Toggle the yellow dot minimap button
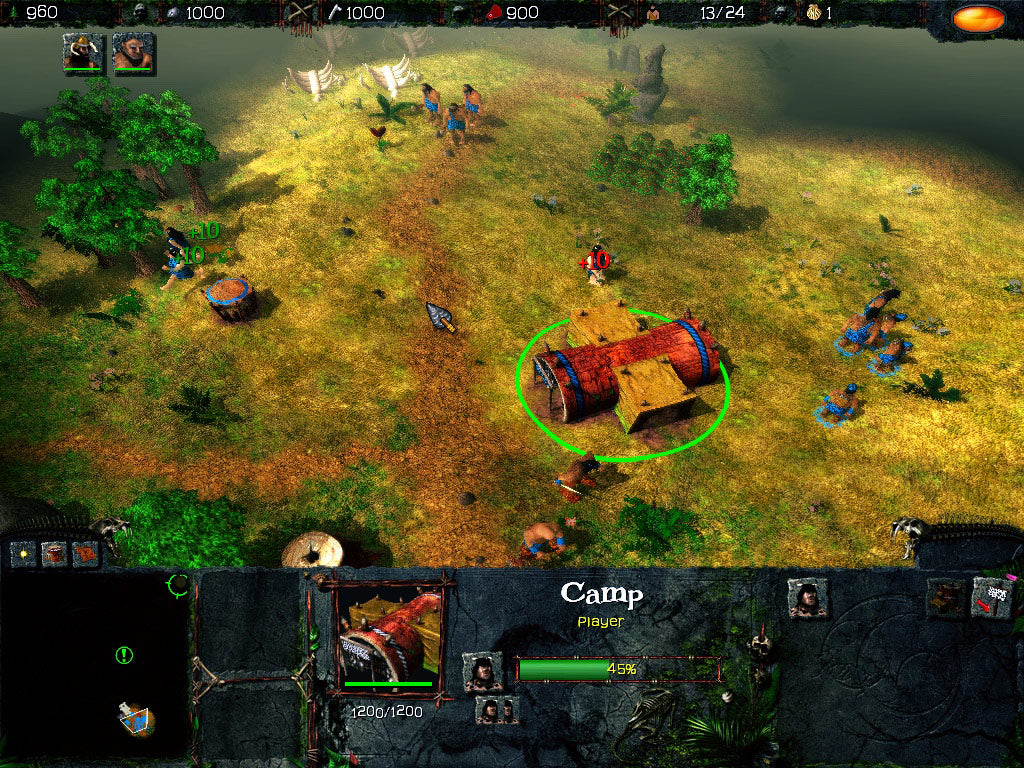The width and height of the screenshot is (1024, 768). tap(23, 552)
